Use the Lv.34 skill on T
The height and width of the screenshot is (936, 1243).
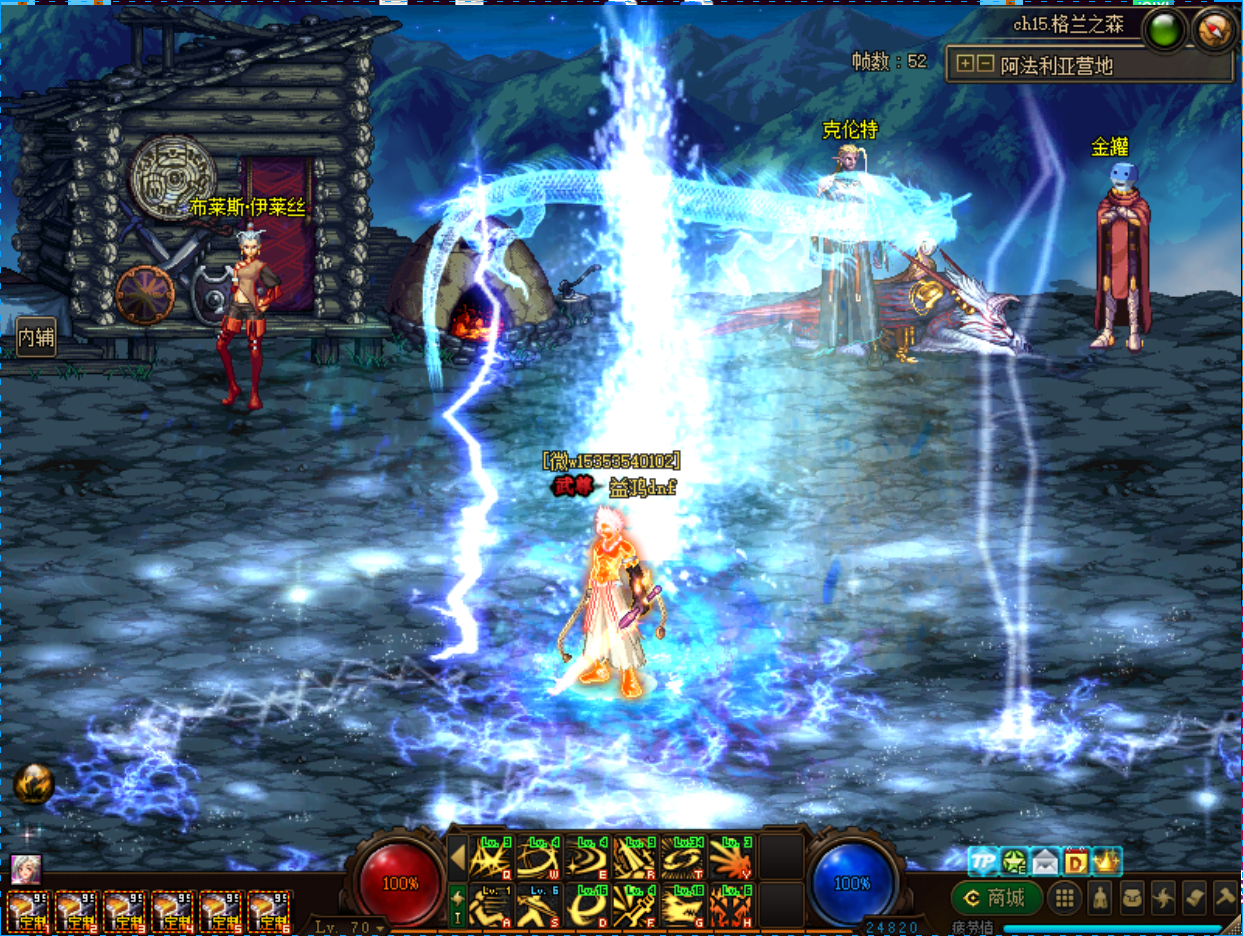click(684, 858)
